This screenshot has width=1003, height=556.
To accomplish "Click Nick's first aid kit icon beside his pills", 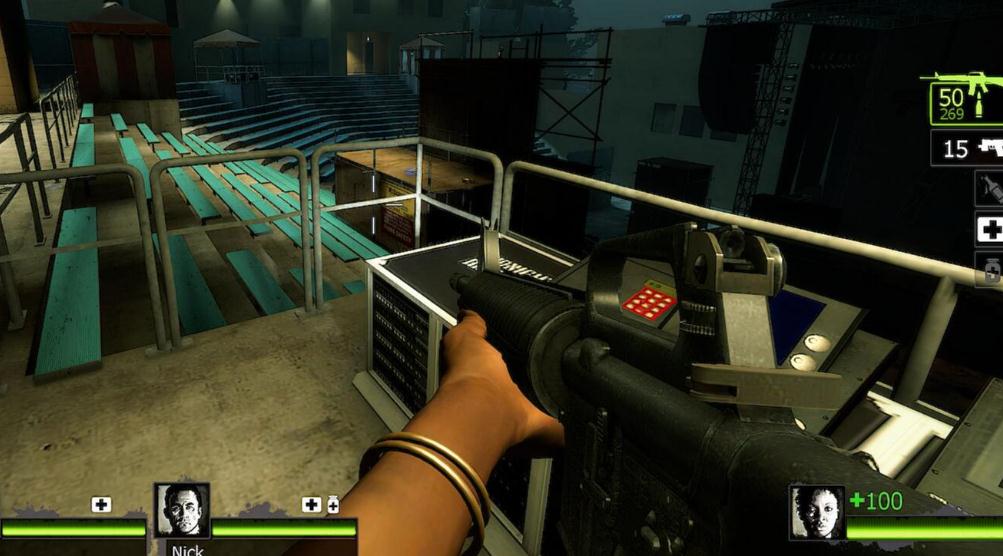I will (x=312, y=505).
